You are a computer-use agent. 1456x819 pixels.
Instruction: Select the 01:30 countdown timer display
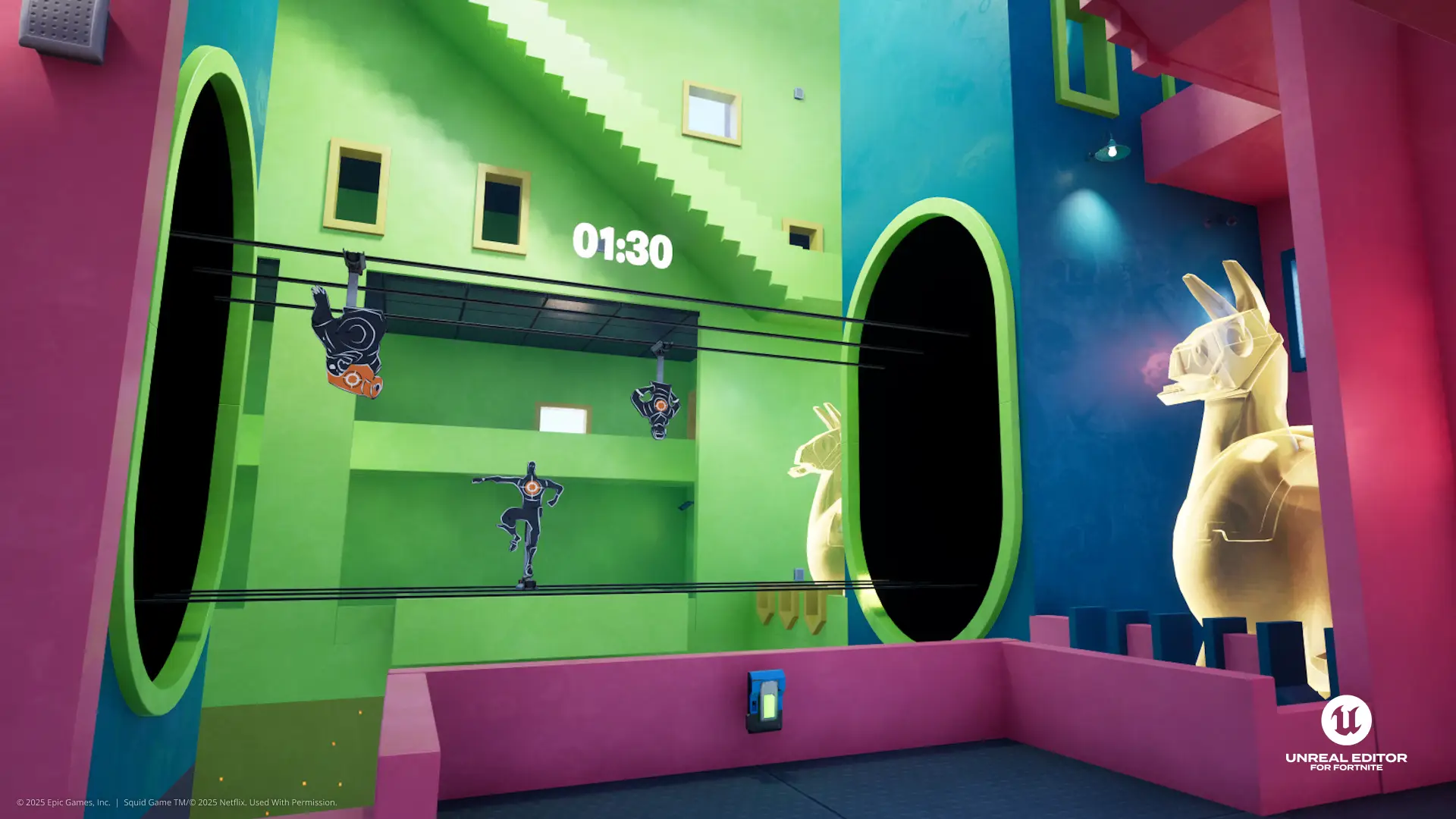point(622,243)
